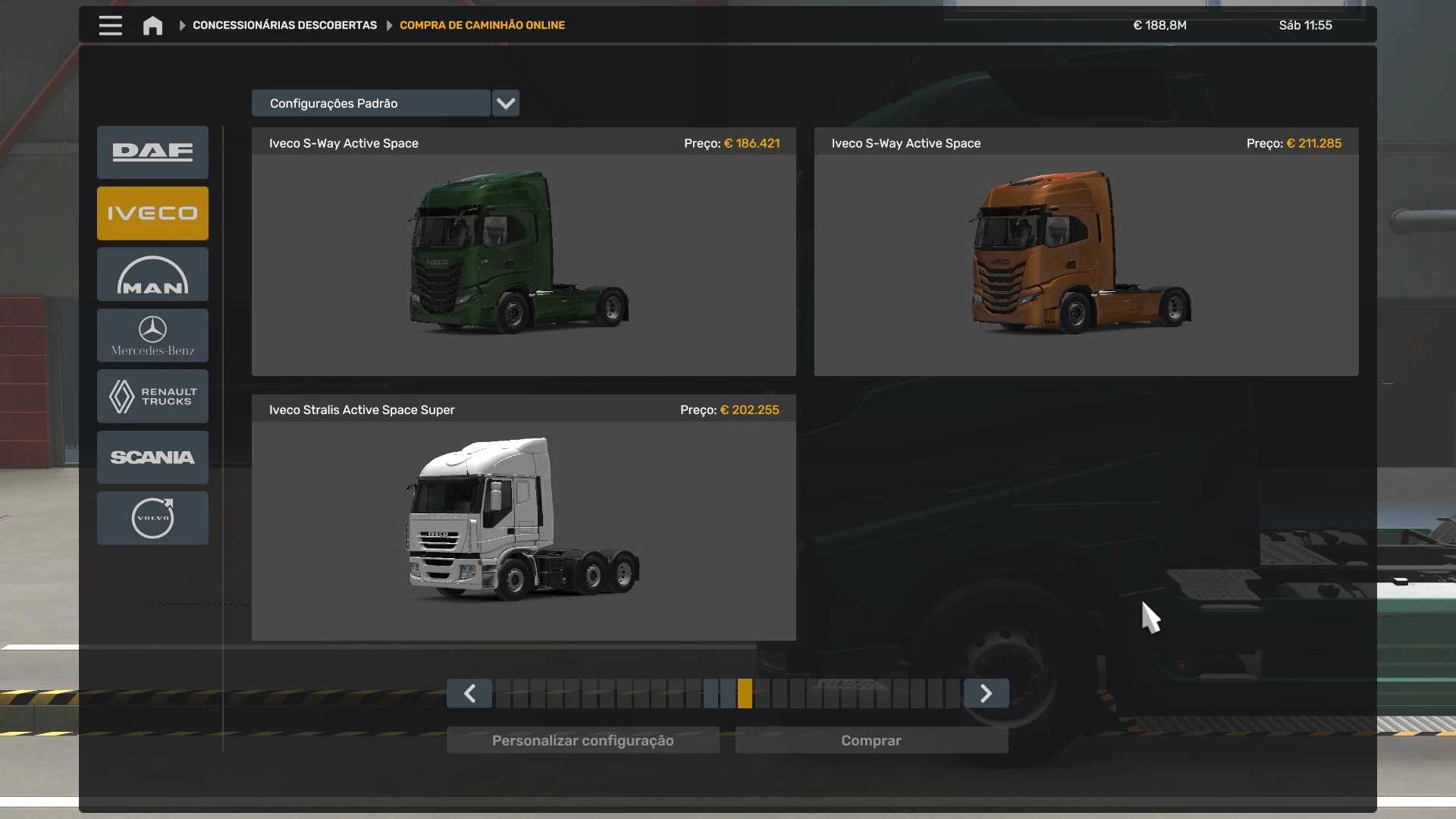Choose the white Iveco Stralis truck
The image size is (1456, 819).
coord(523,519)
